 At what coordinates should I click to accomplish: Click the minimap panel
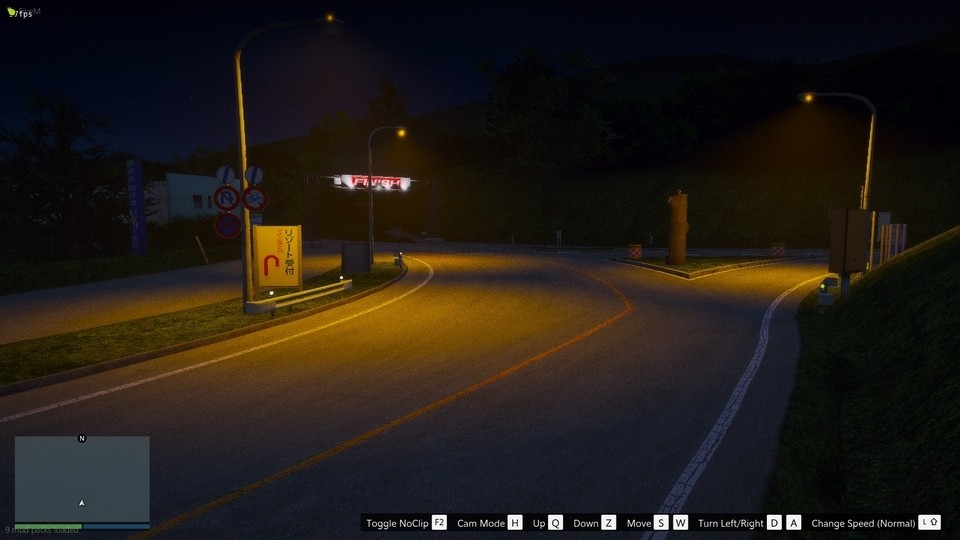point(82,478)
